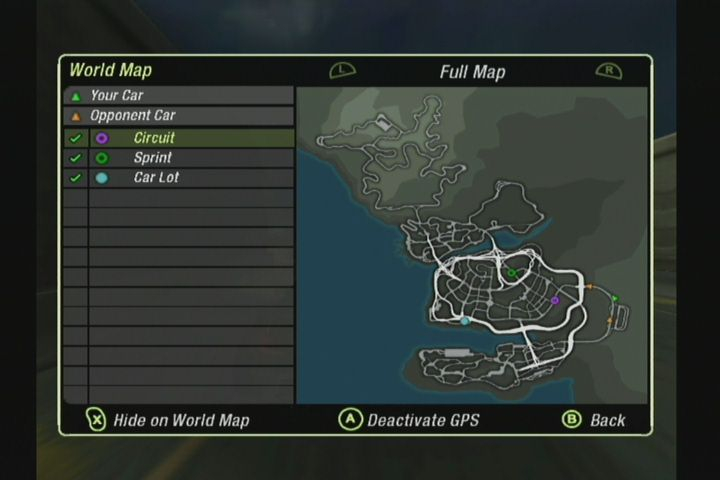Choose the Opponent Car legend row
Screen dimensions: 720x480
click(x=132, y=116)
